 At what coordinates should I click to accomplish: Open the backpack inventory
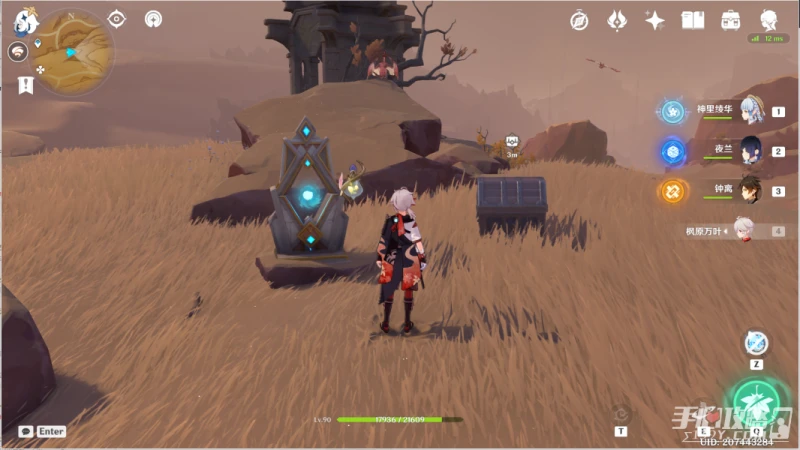[x=730, y=20]
